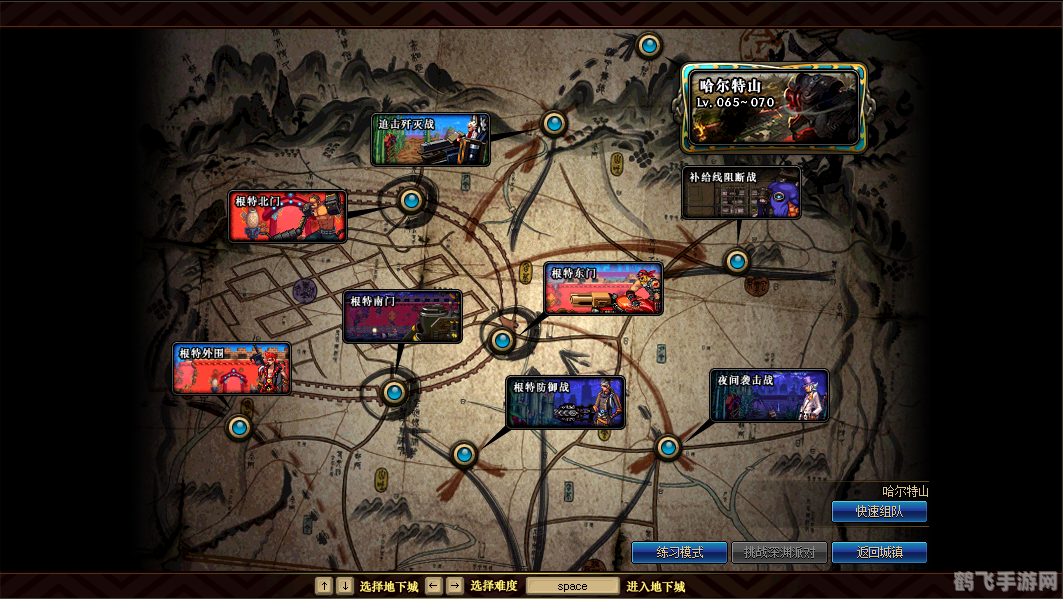
Task: Select the 追击歼灭战 dungeon thumbnail
Action: coord(431,140)
